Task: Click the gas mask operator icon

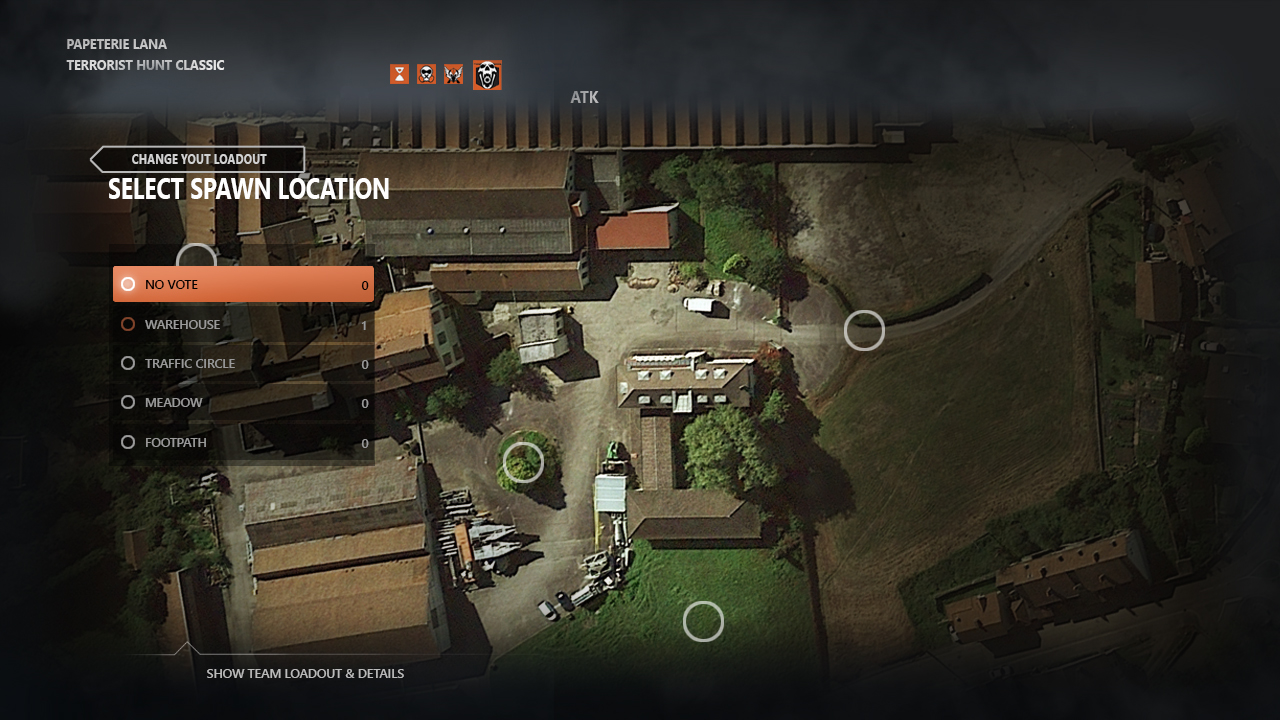Action: click(427, 74)
